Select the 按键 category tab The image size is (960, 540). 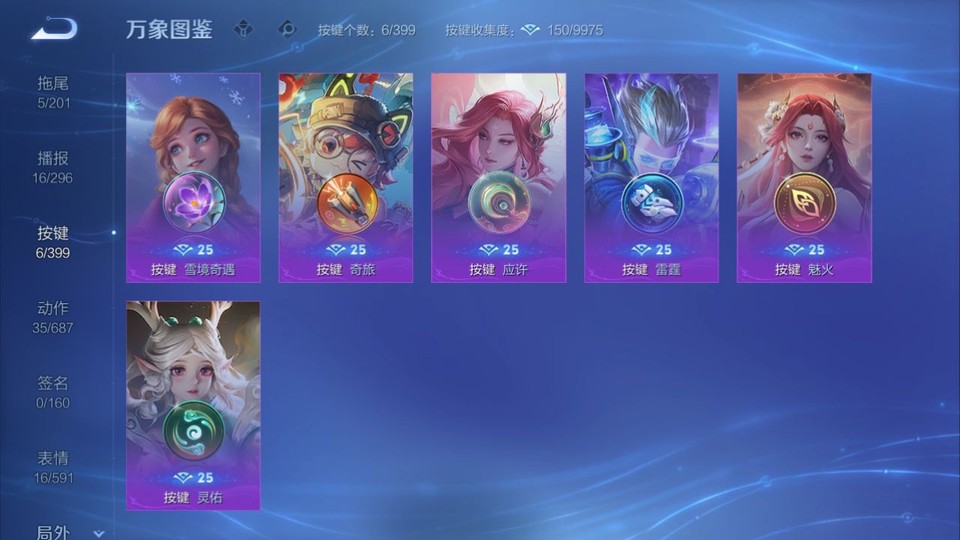[x=54, y=242]
